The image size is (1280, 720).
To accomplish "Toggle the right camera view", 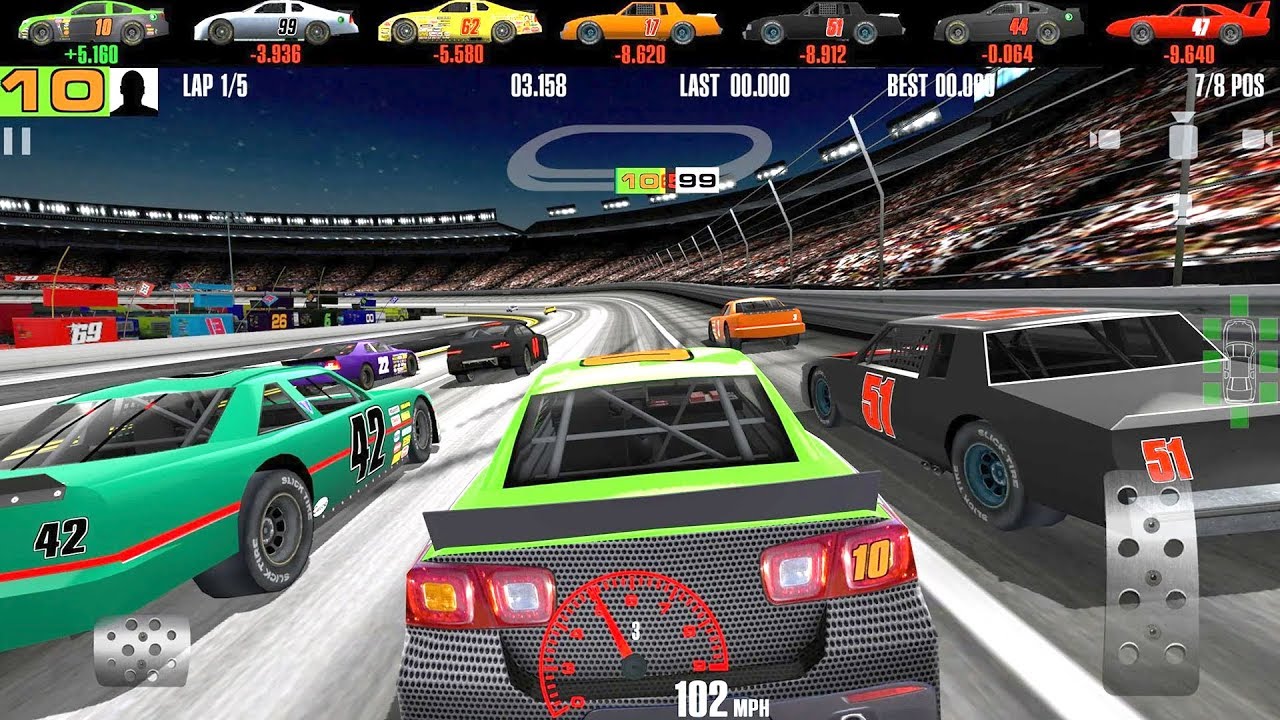I will 1253,137.
